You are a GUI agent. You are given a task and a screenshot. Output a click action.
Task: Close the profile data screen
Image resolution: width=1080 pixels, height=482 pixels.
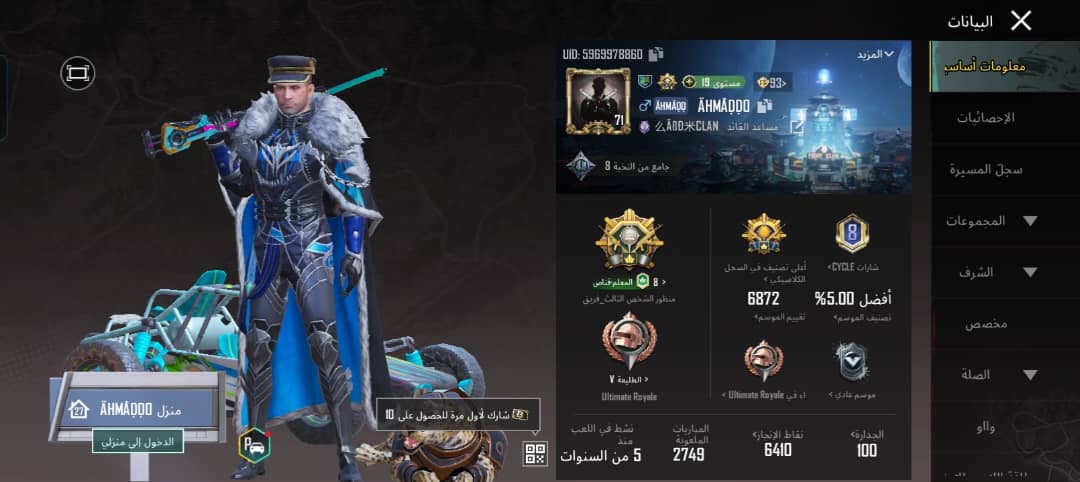click(1020, 21)
